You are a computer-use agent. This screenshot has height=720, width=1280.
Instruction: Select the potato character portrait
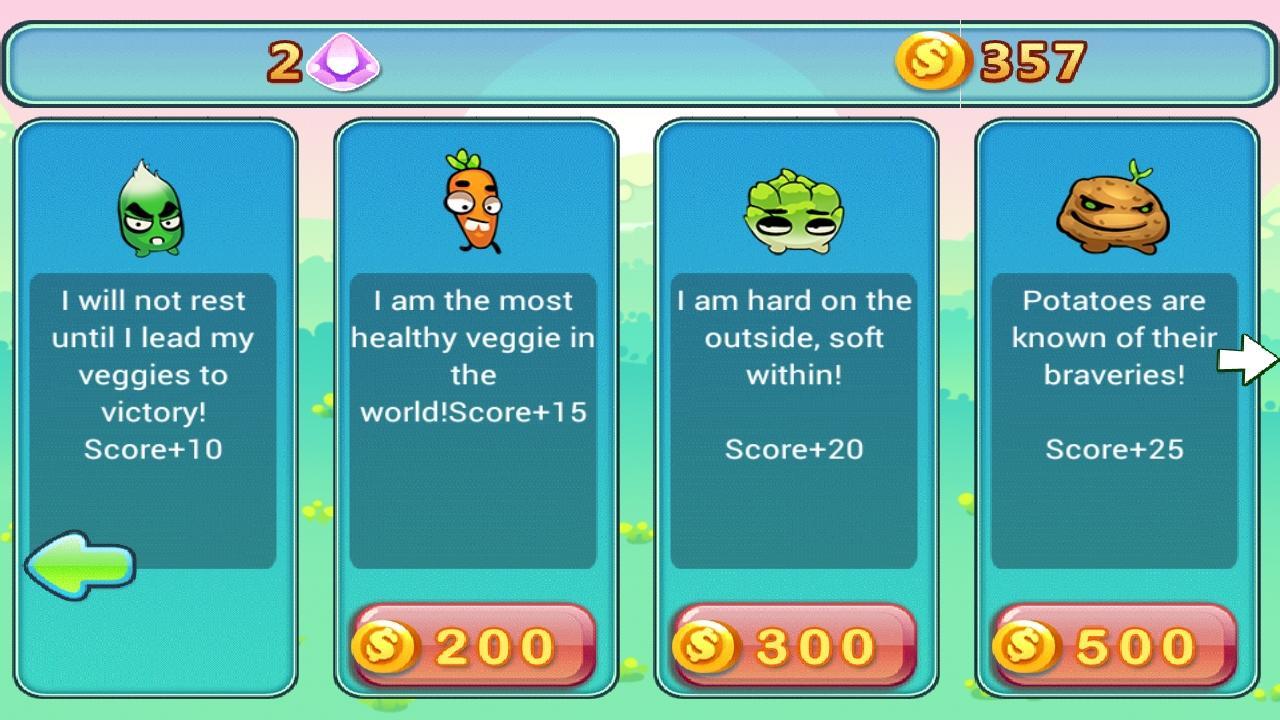1114,210
